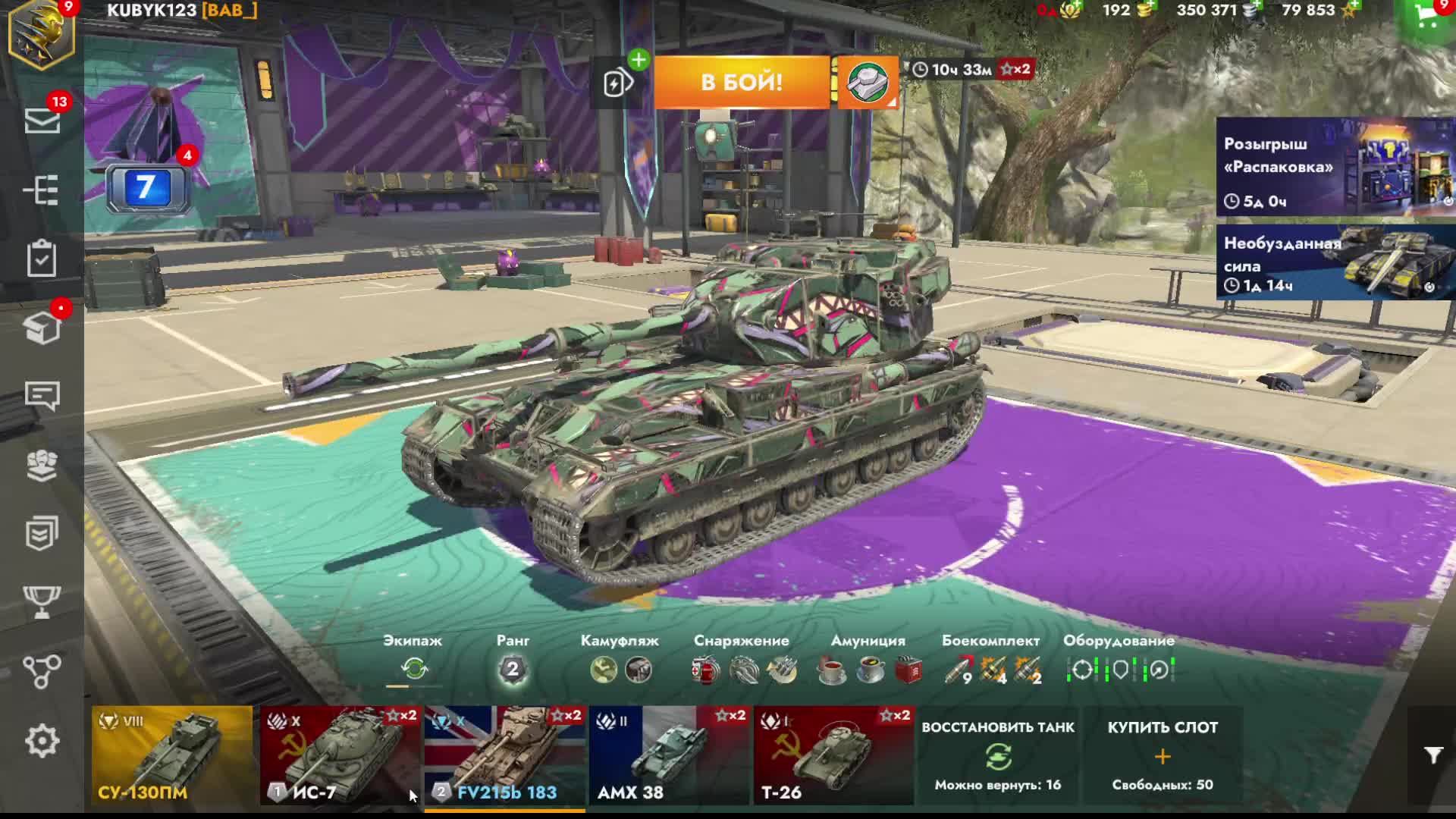Image resolution: width=1456 pixels, height=819 pixels.
Task: Select the ИС-7 tank card
Action: (340, 755)
